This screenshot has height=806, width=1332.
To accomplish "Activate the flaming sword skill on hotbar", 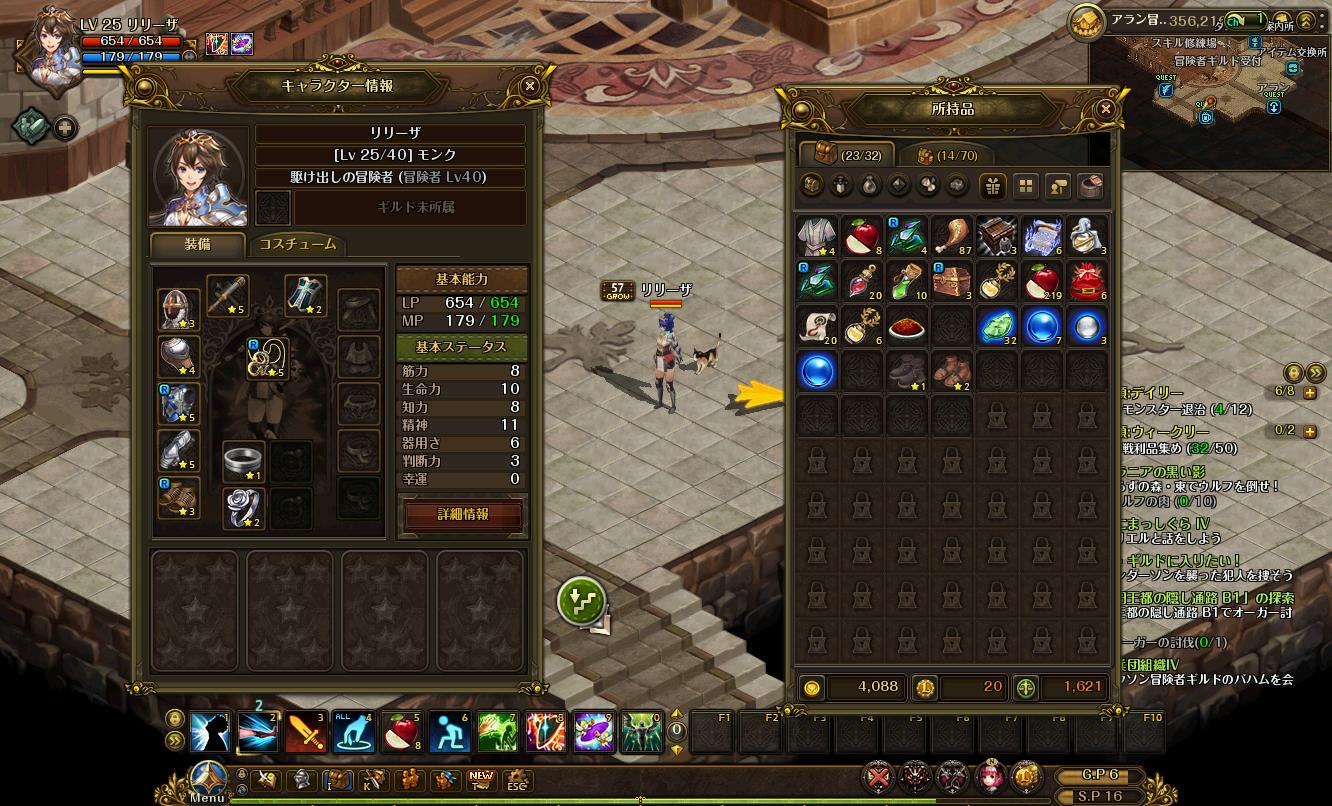I will tap(306, 733).
